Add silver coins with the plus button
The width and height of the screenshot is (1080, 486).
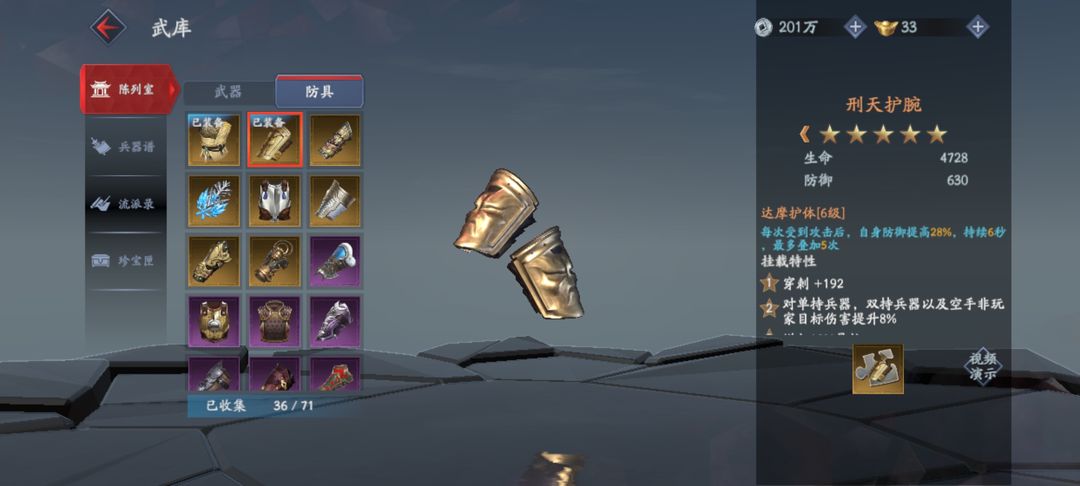point(855,27)
